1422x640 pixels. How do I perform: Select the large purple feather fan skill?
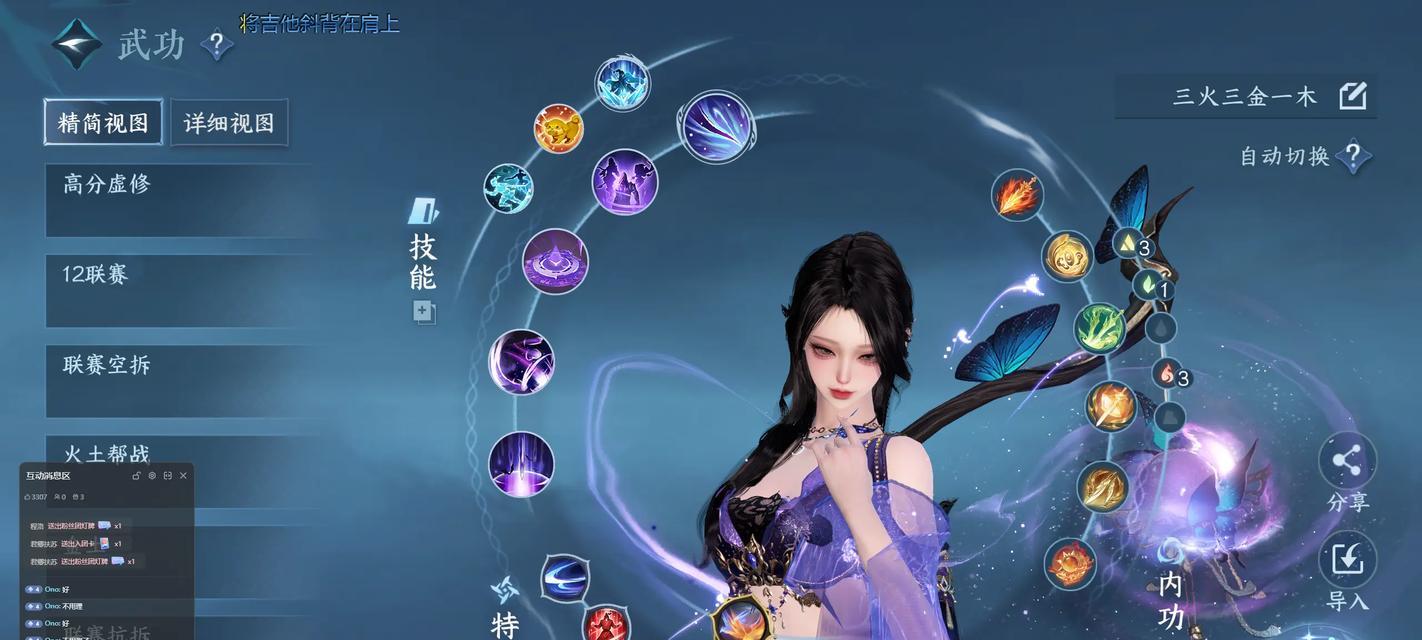[x=717, y=127]
